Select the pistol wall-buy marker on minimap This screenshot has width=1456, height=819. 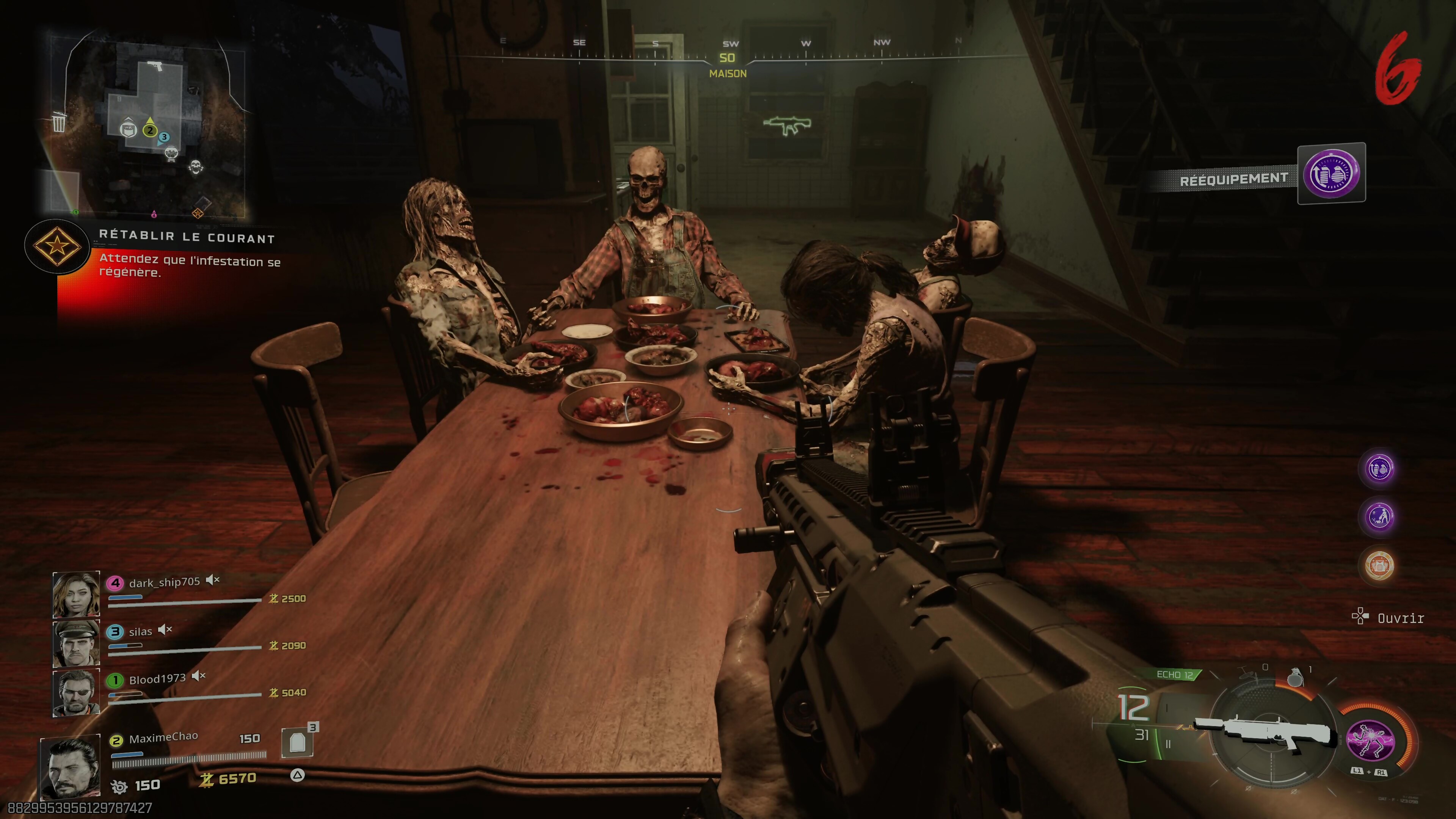tap(154, 66)
